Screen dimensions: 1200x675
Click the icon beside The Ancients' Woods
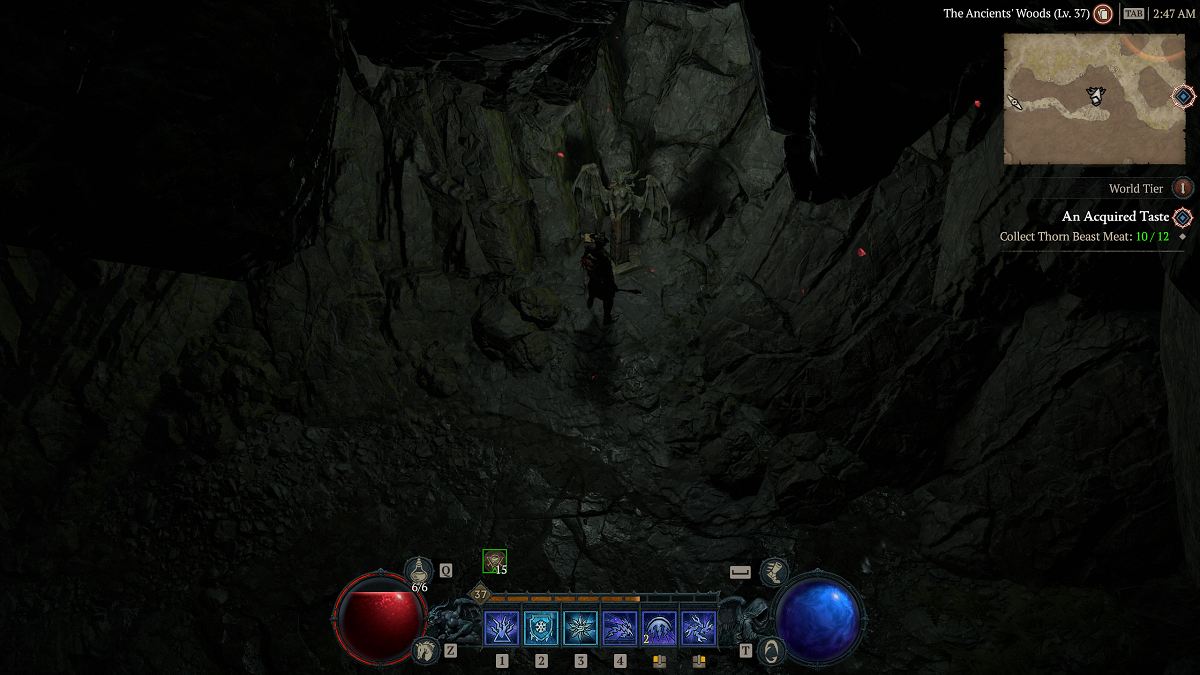[1103, 14]
